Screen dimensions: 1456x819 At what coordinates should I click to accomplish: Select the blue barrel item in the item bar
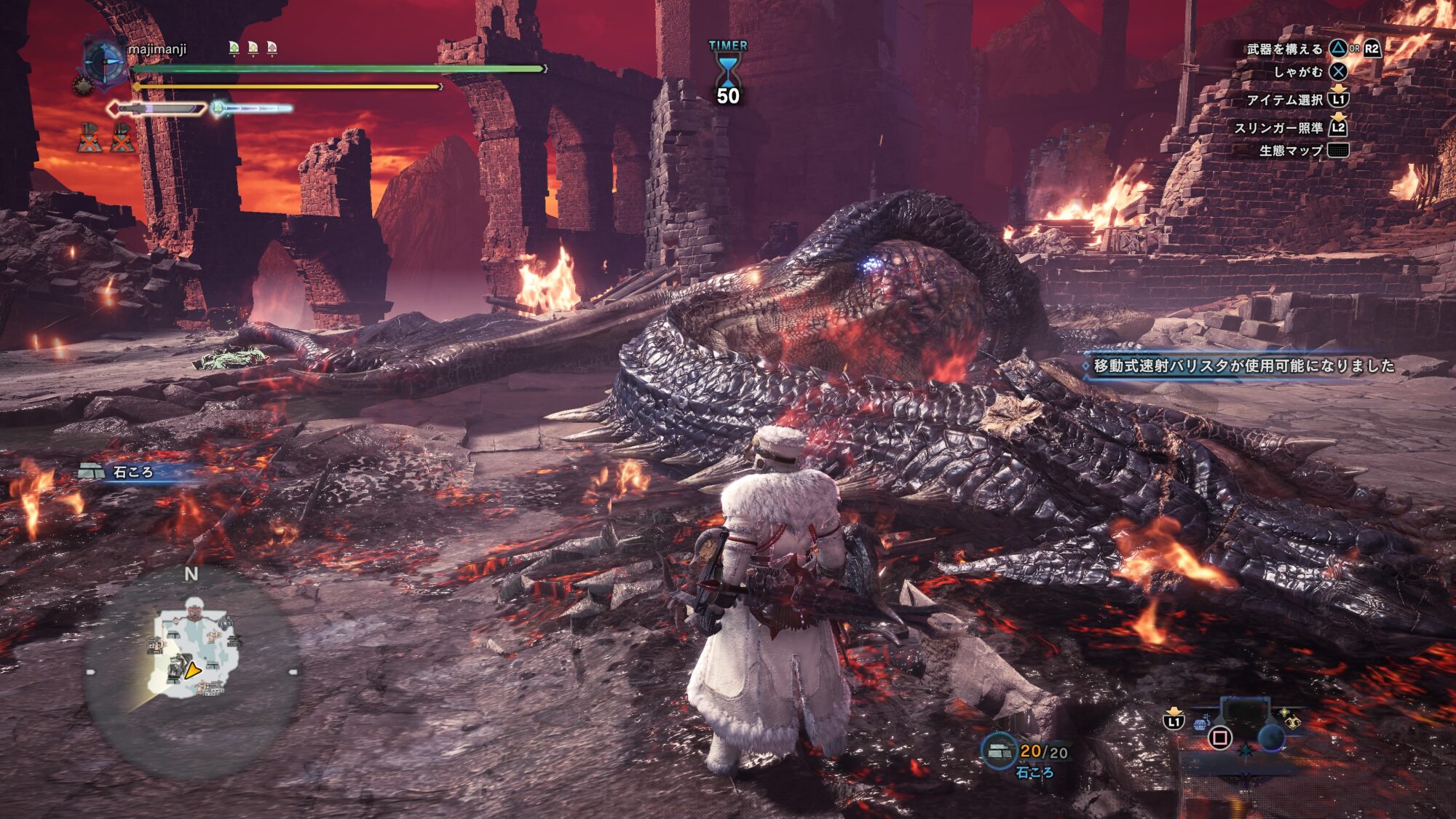pos(1201,723)
